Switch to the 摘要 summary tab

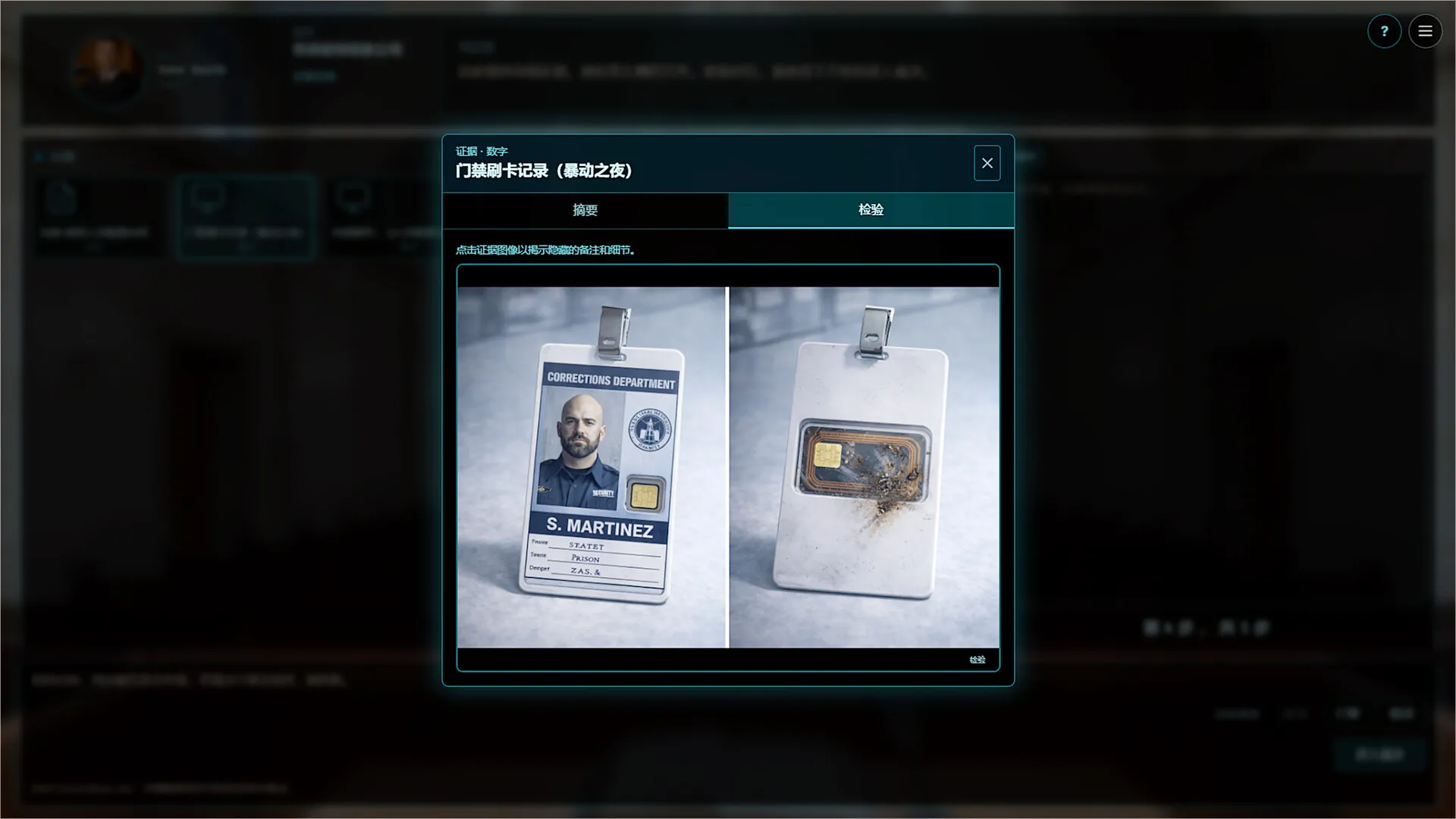tap(585, 210)
